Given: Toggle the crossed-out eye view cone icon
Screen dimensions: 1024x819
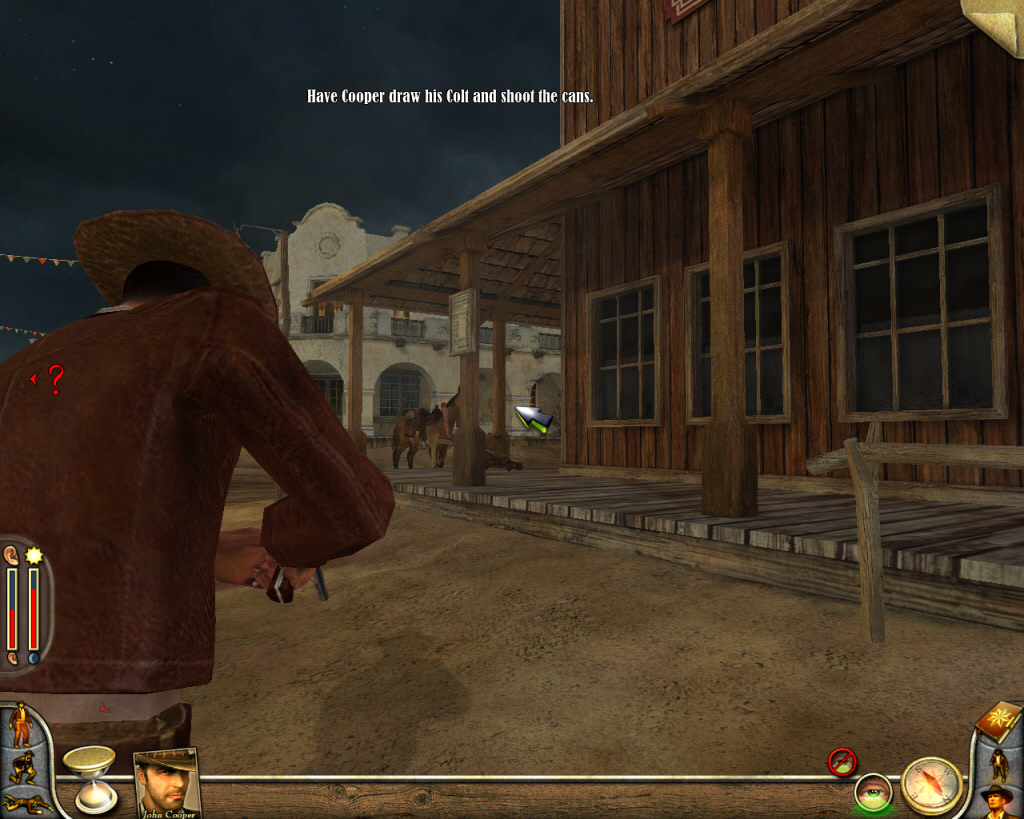Looking at the screenshot, I should [842, 762].
